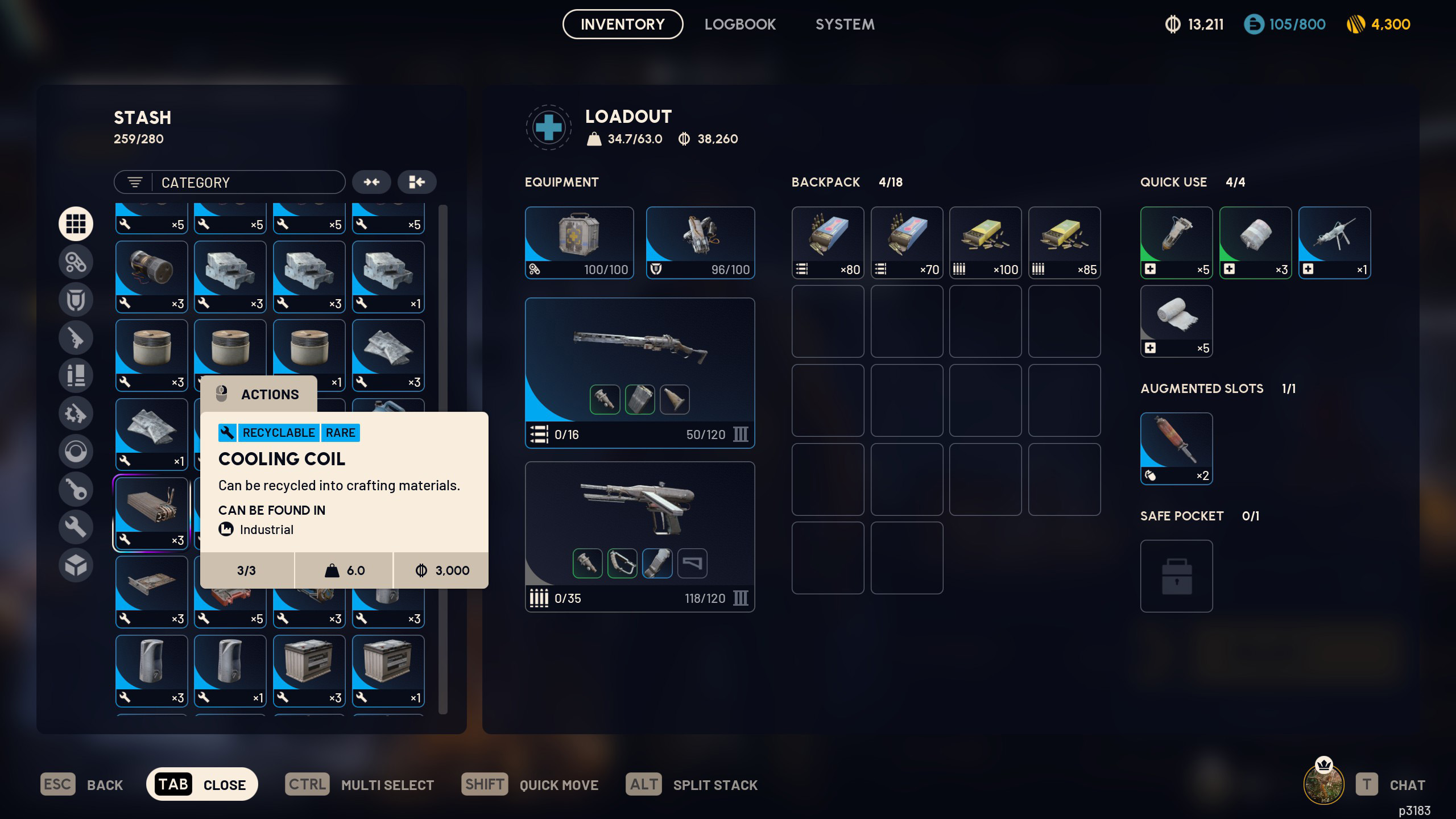Open the loadout plus icon

pos(548,127)
